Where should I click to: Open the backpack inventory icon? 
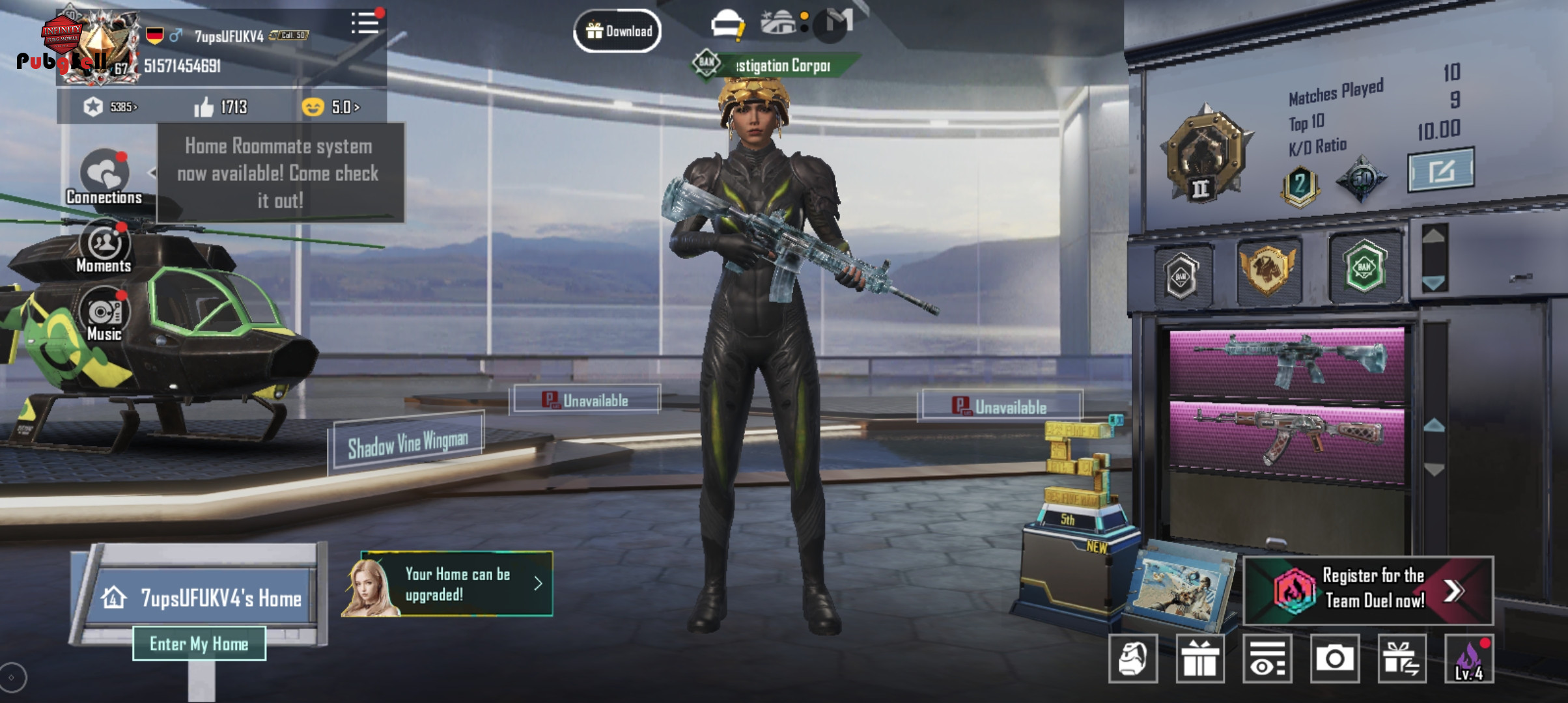tap(1133, 659)
